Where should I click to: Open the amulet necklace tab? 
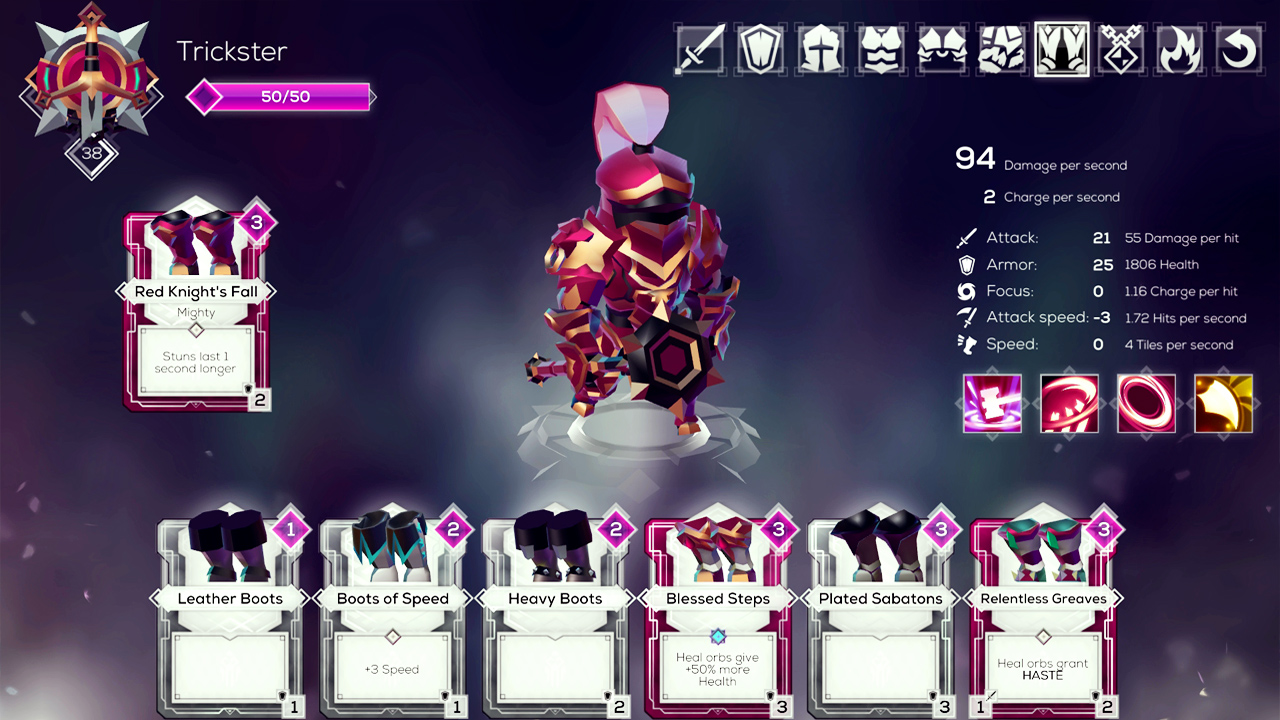click(1121, 49)
